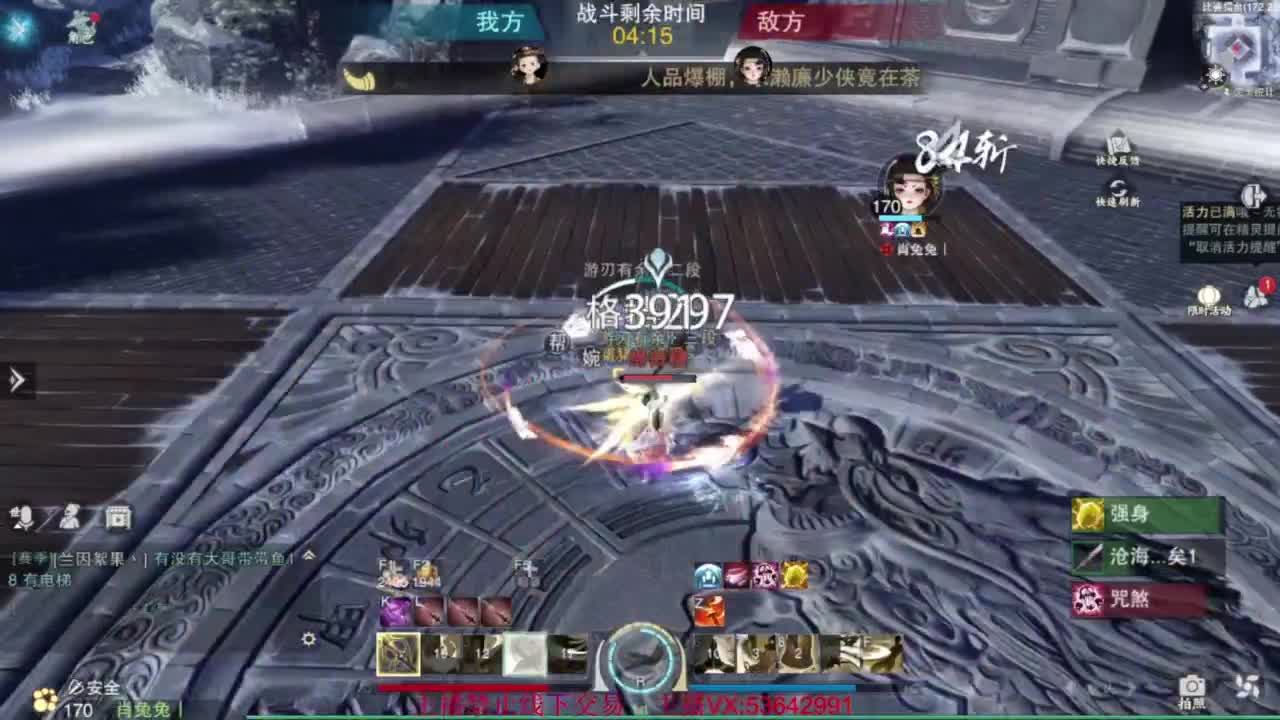Click the video capture icon beside the chat
This screenshot has height=720, width=1280.
click(119, 516)
